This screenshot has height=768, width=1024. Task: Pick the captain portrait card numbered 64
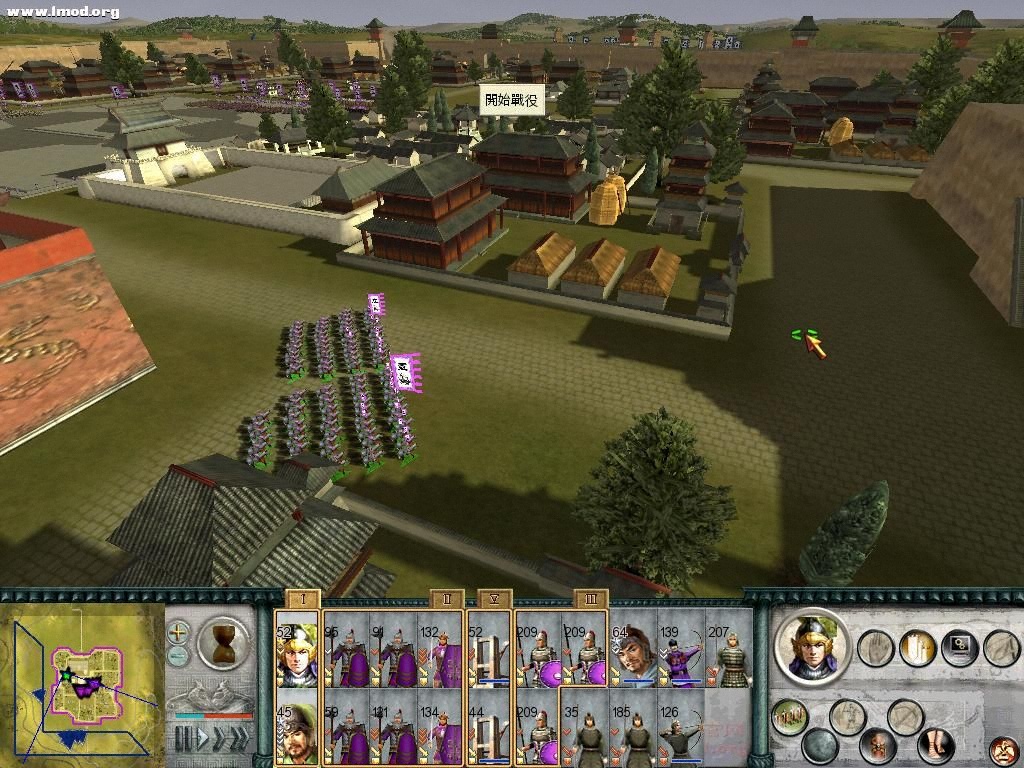[x=633, y=654]
